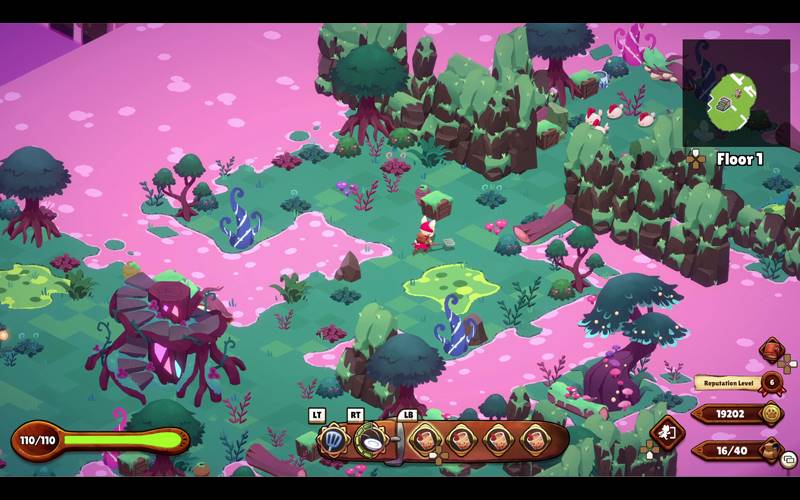This screenshot has width=800, height=500.
Task: Open the red backpack icon
Action: coord(772,350)
